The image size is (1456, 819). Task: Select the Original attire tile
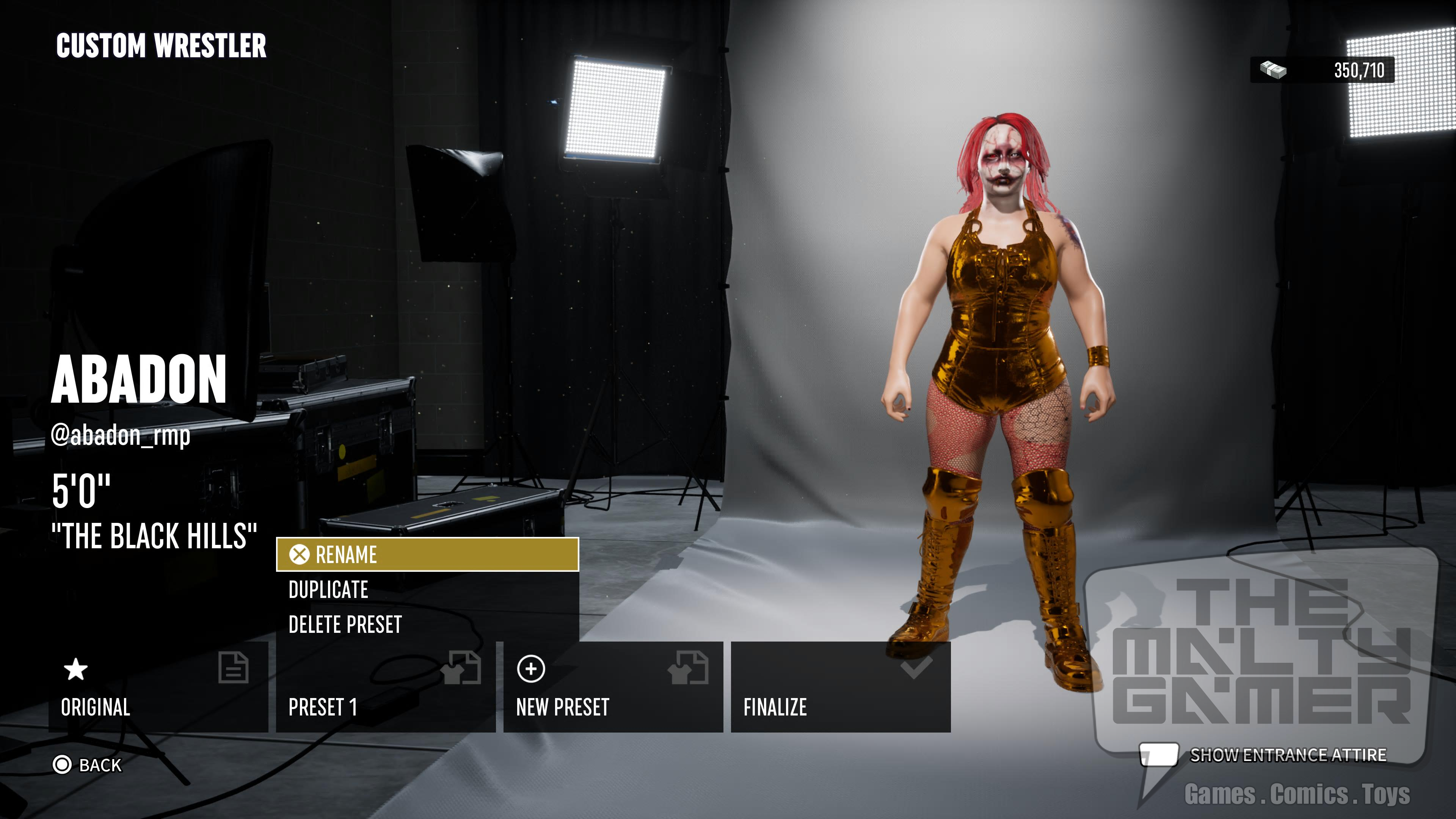point(158,687)
